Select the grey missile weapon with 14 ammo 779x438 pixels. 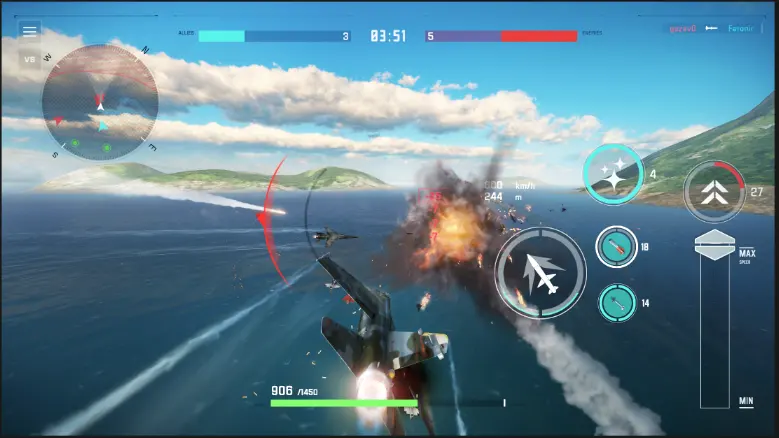tap(616, 303)
